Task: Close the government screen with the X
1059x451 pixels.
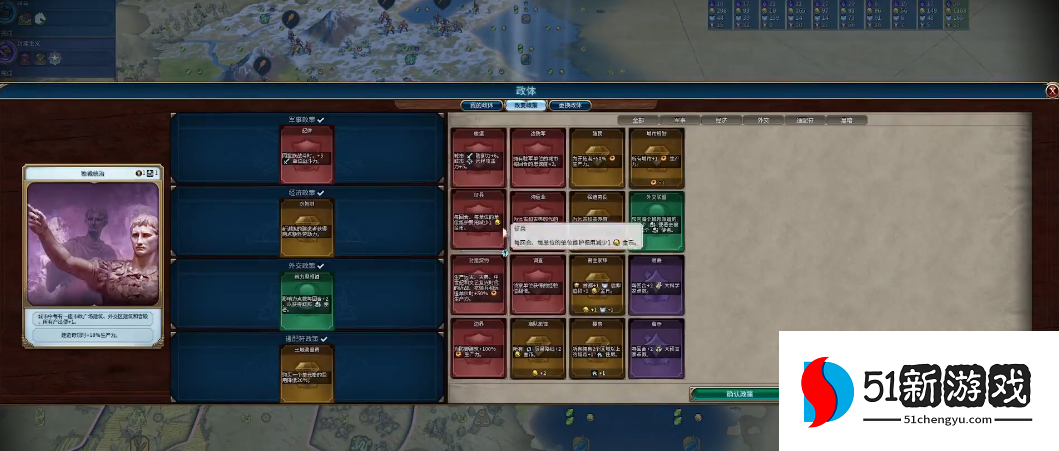Action: pos(1051,91)
